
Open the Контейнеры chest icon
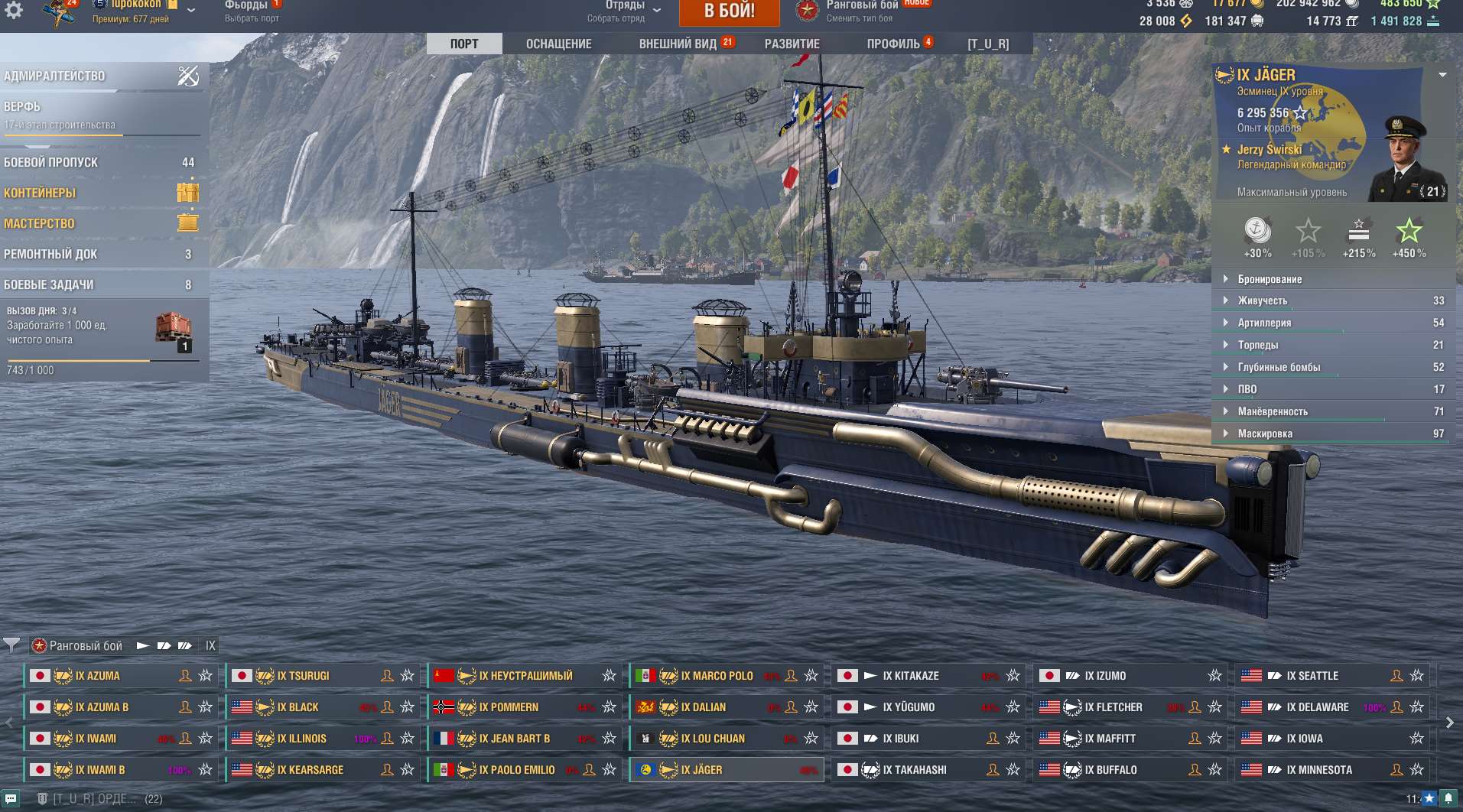coord(187,193)
